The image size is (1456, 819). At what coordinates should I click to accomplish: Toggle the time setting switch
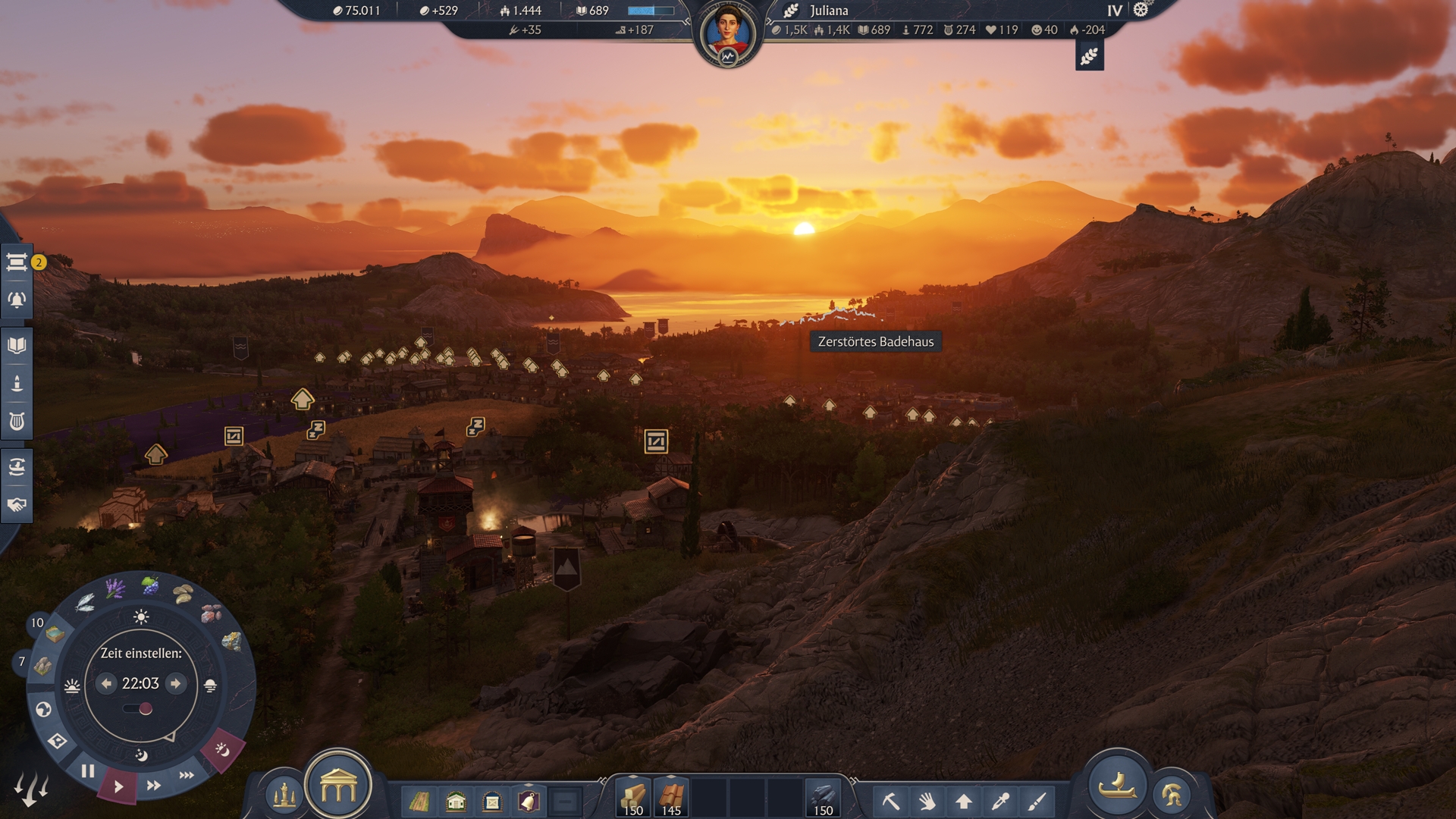pyautogui.click(x=138, y=709)
